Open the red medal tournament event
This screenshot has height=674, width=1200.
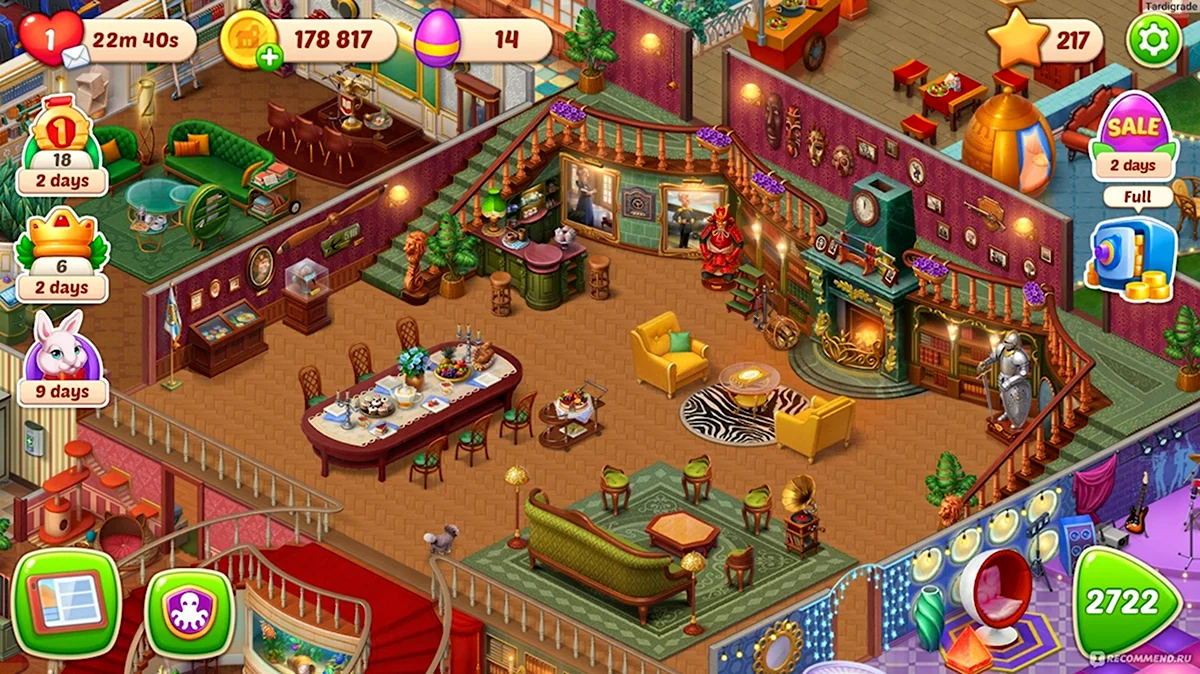pos(62,145)
